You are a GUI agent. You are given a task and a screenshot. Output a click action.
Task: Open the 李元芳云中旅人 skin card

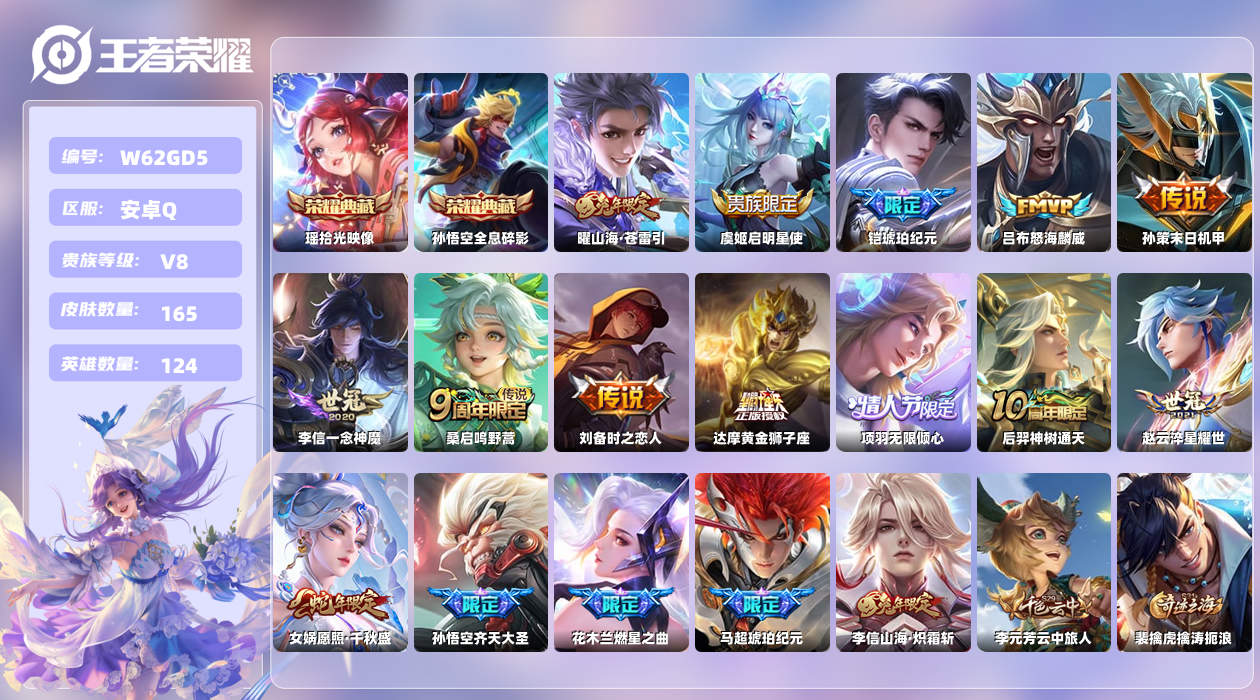click(1043, 562)
